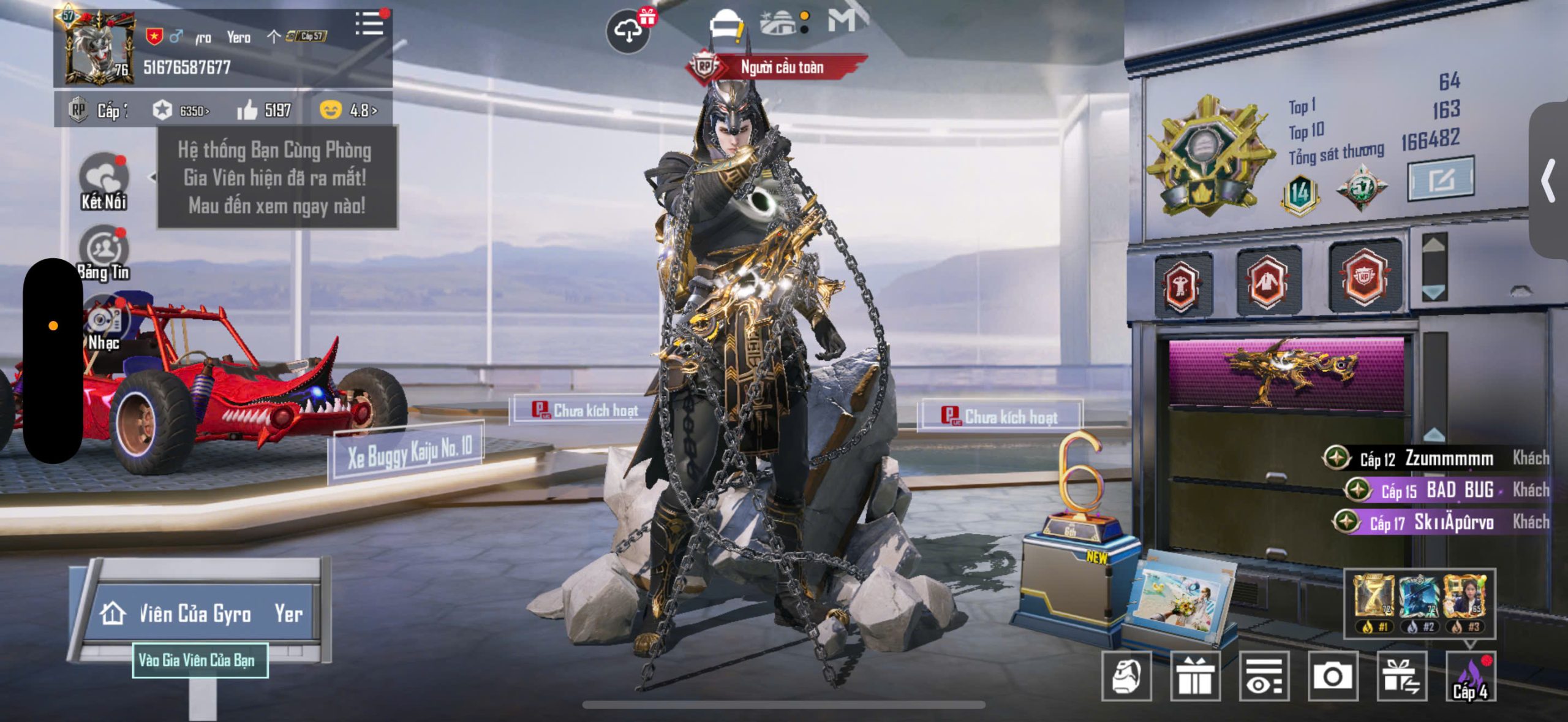
Task: Click the camera screenshot button
Action: click(x=1332, y=677)
